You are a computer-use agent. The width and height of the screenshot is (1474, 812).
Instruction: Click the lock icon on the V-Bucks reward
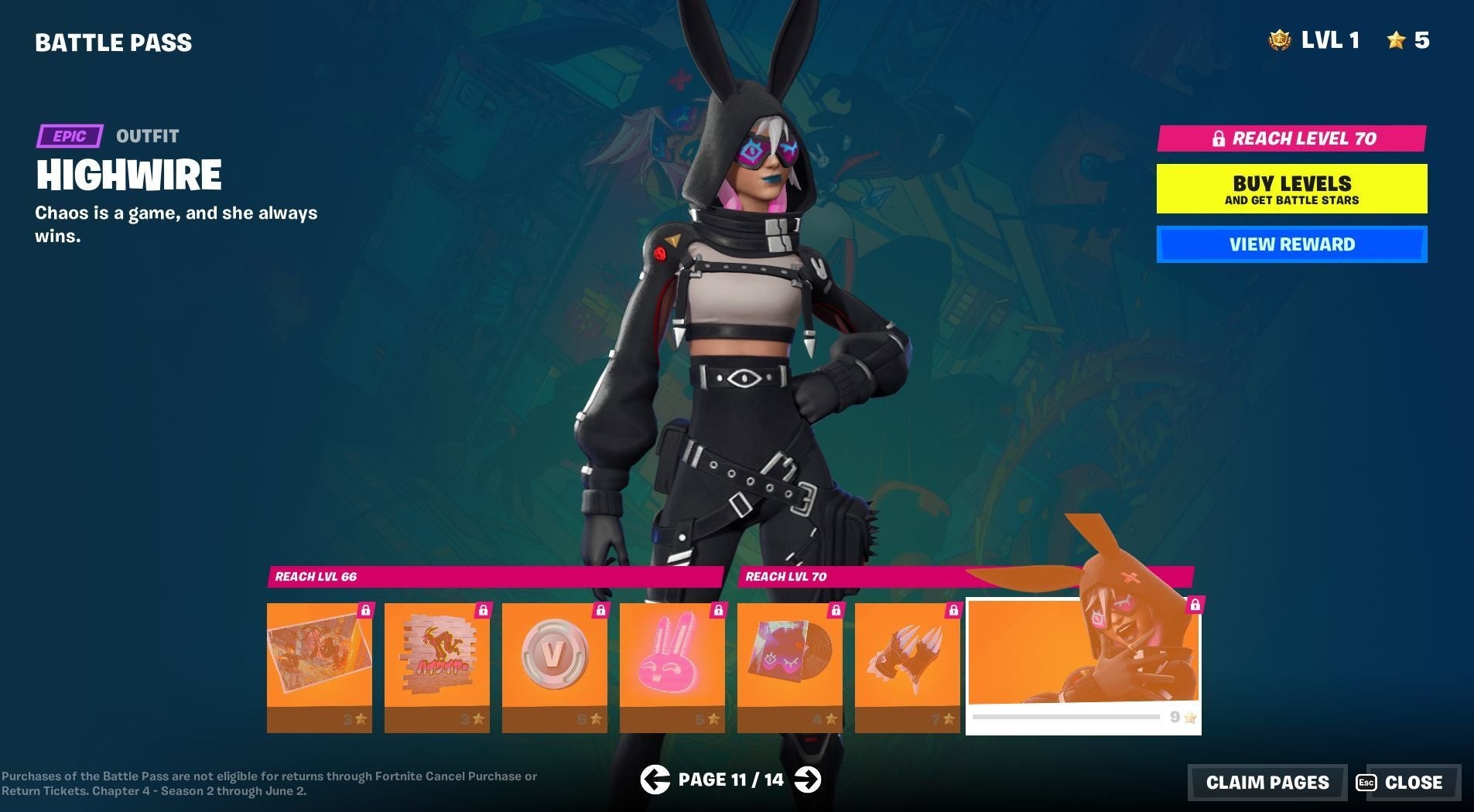(x=600, y=609)
